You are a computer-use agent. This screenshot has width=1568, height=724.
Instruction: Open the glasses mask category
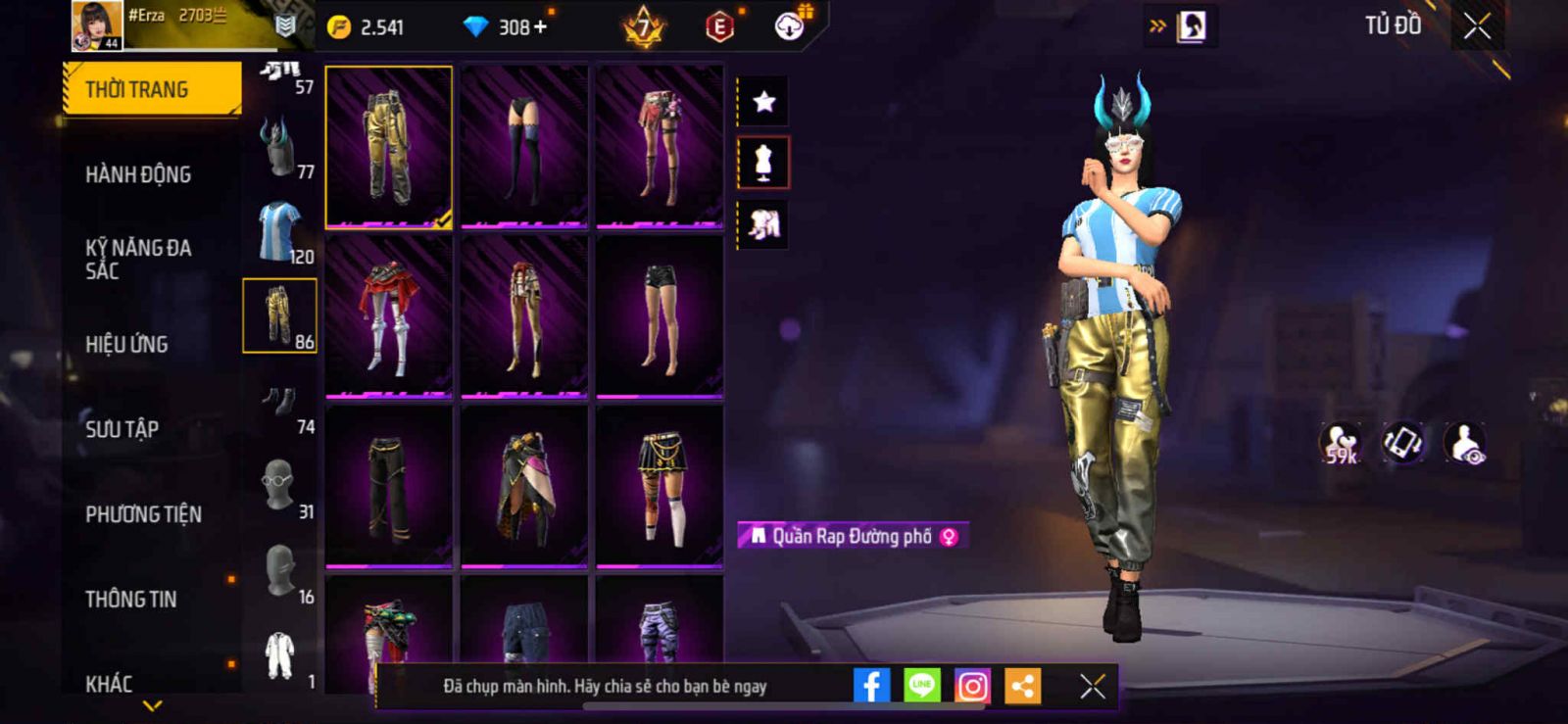pos(280,486)
